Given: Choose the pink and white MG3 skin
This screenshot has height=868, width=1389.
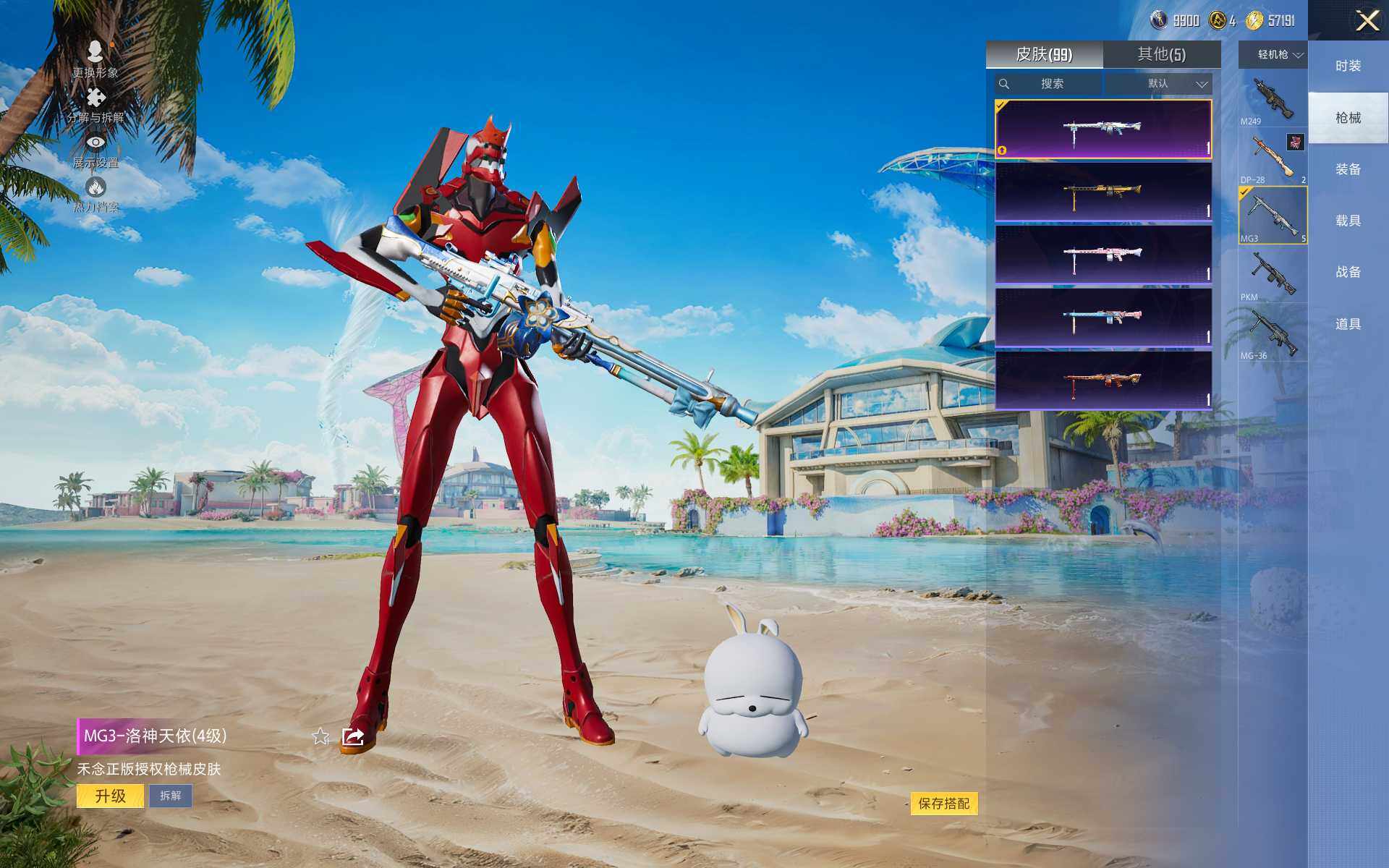Looking at the screenshot, I should click(x=1103, y=255).
